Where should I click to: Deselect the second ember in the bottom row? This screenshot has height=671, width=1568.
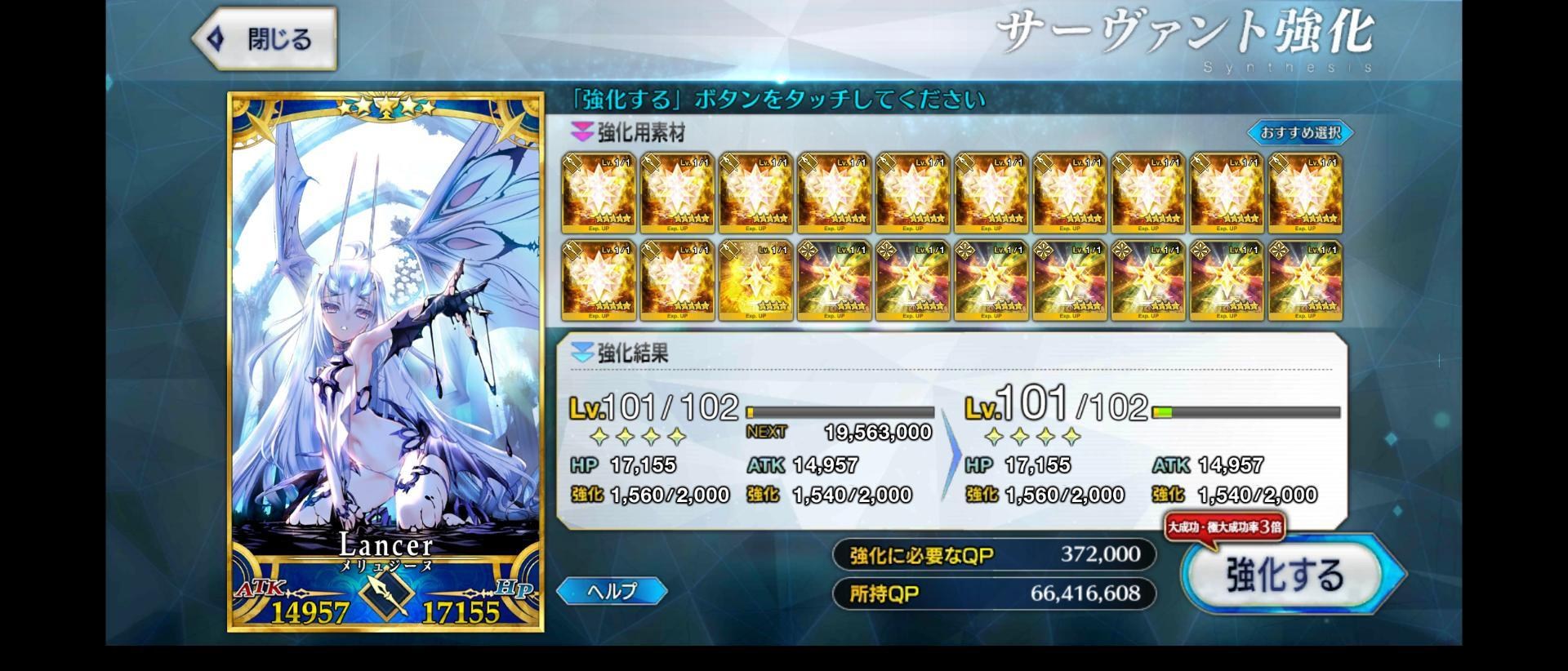(677, 278)
